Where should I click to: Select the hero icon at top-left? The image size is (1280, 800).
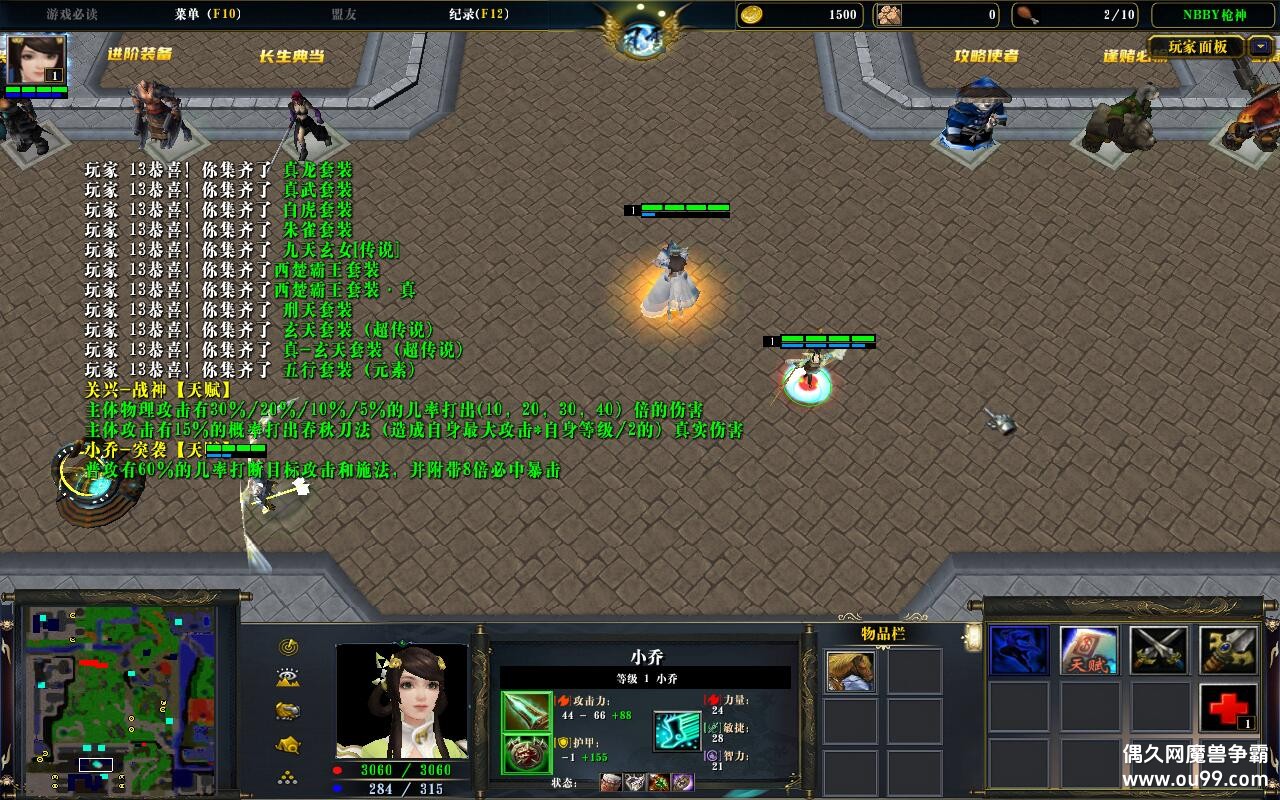tap(37, 61)
